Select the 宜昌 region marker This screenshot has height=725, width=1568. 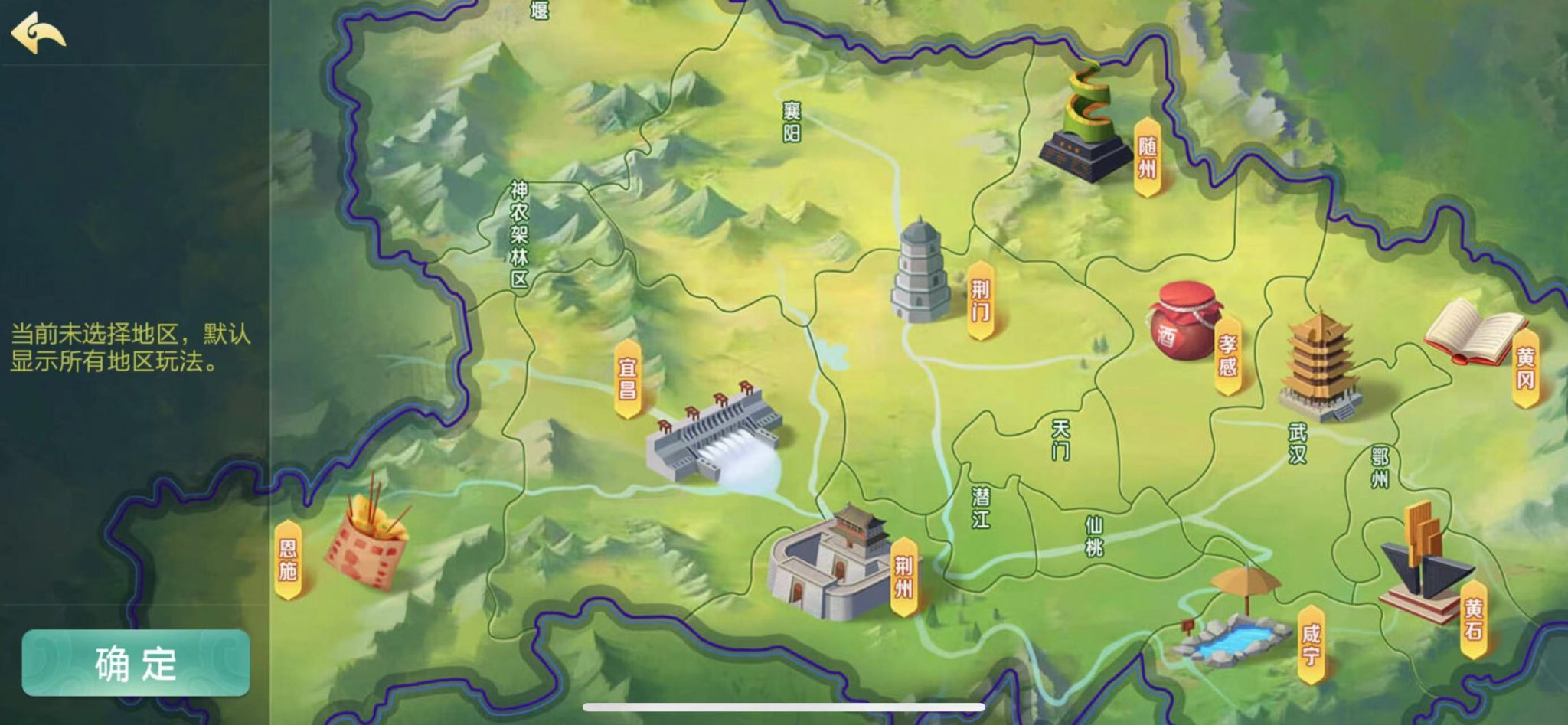pos(628,379)
